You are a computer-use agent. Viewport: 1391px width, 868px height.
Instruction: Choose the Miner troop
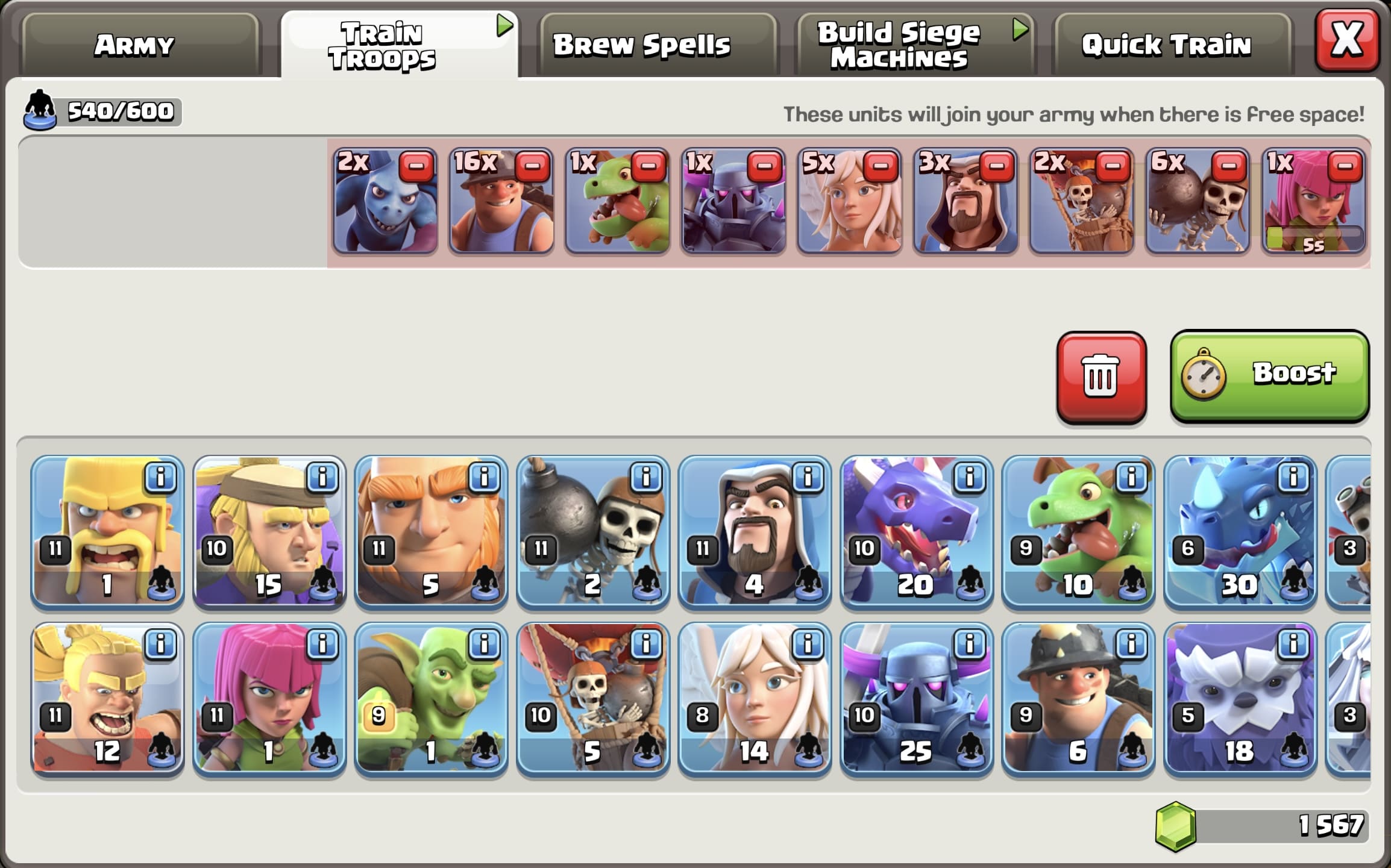point(1078,699)
